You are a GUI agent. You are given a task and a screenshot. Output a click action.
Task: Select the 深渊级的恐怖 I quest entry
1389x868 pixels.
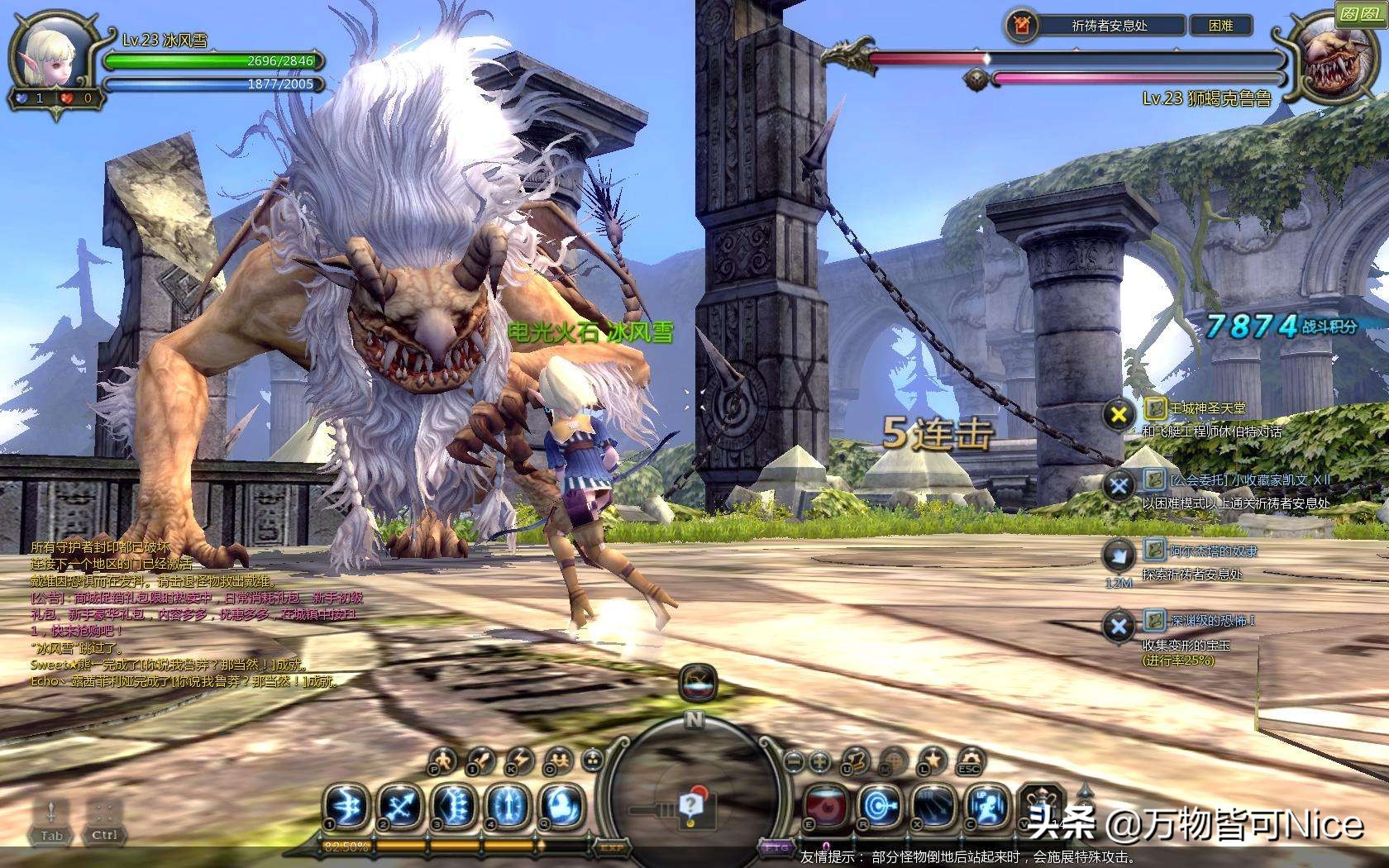click(1210, 620)
